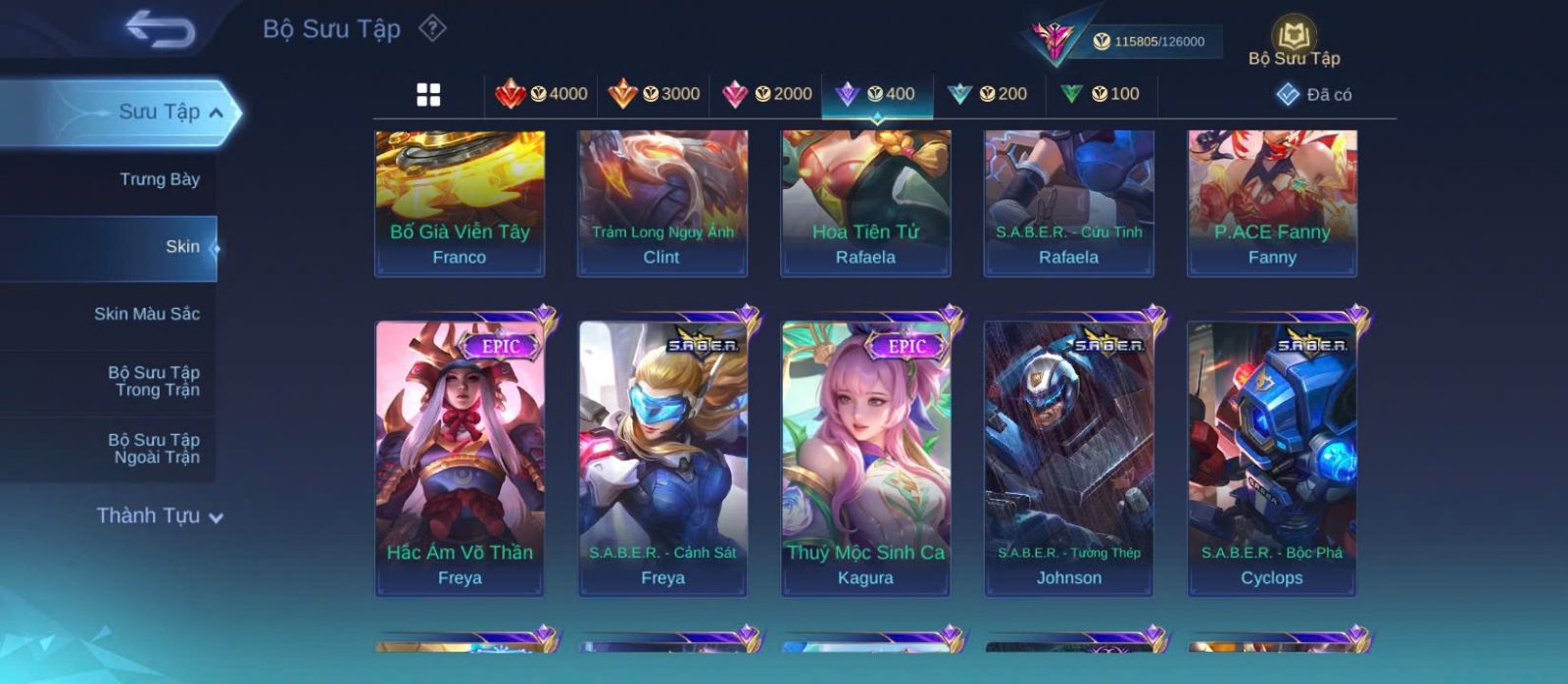This screenshot has width=1568, height=684.
Task: Filter skins by 100 point tier
Action: coord(1100,94)
